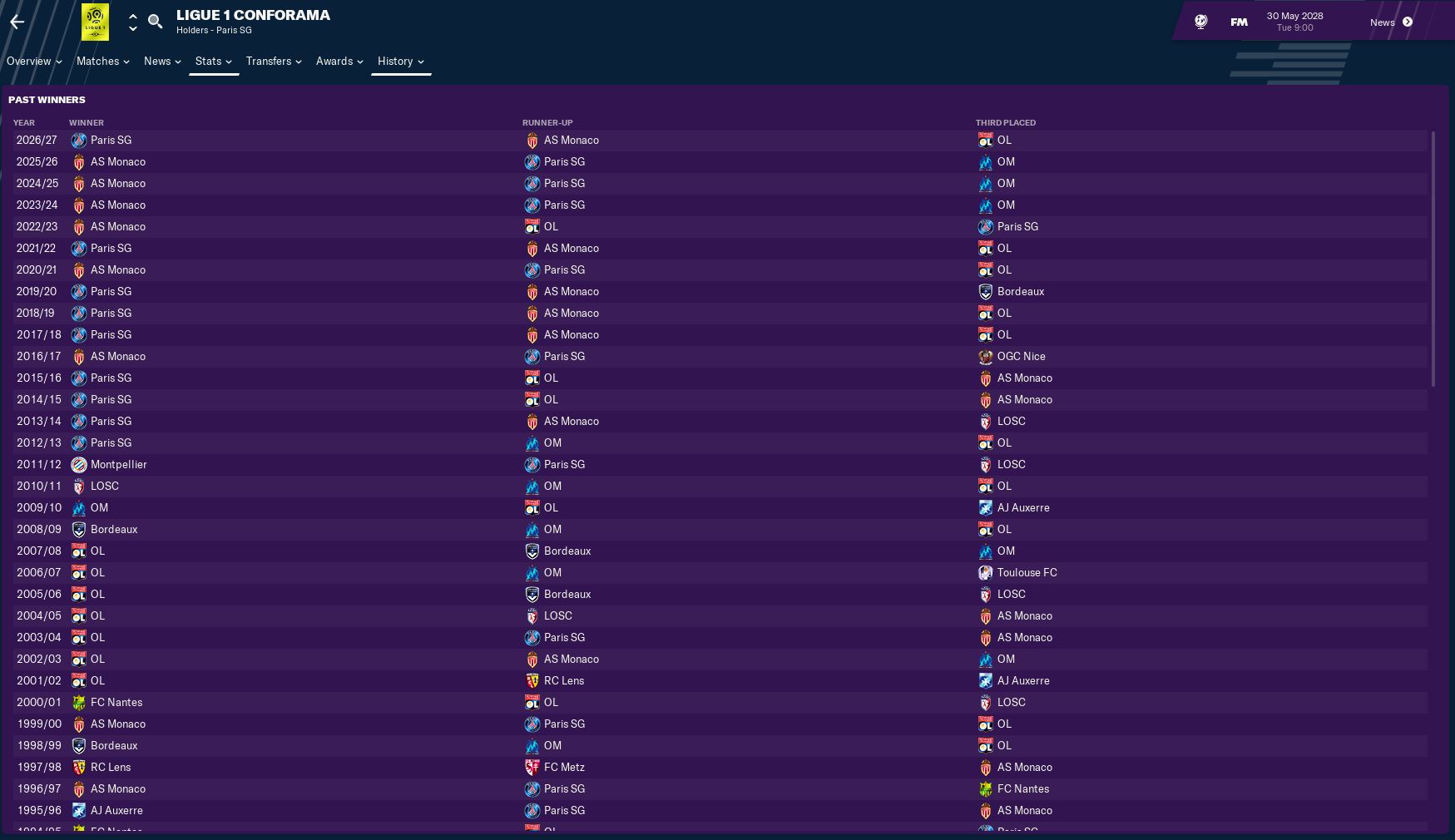Image resolution: width=1455 pixels, height=840 pixels.
Task: Click the Ligue 1 Conforama league logo
Action: pos(96,22)
